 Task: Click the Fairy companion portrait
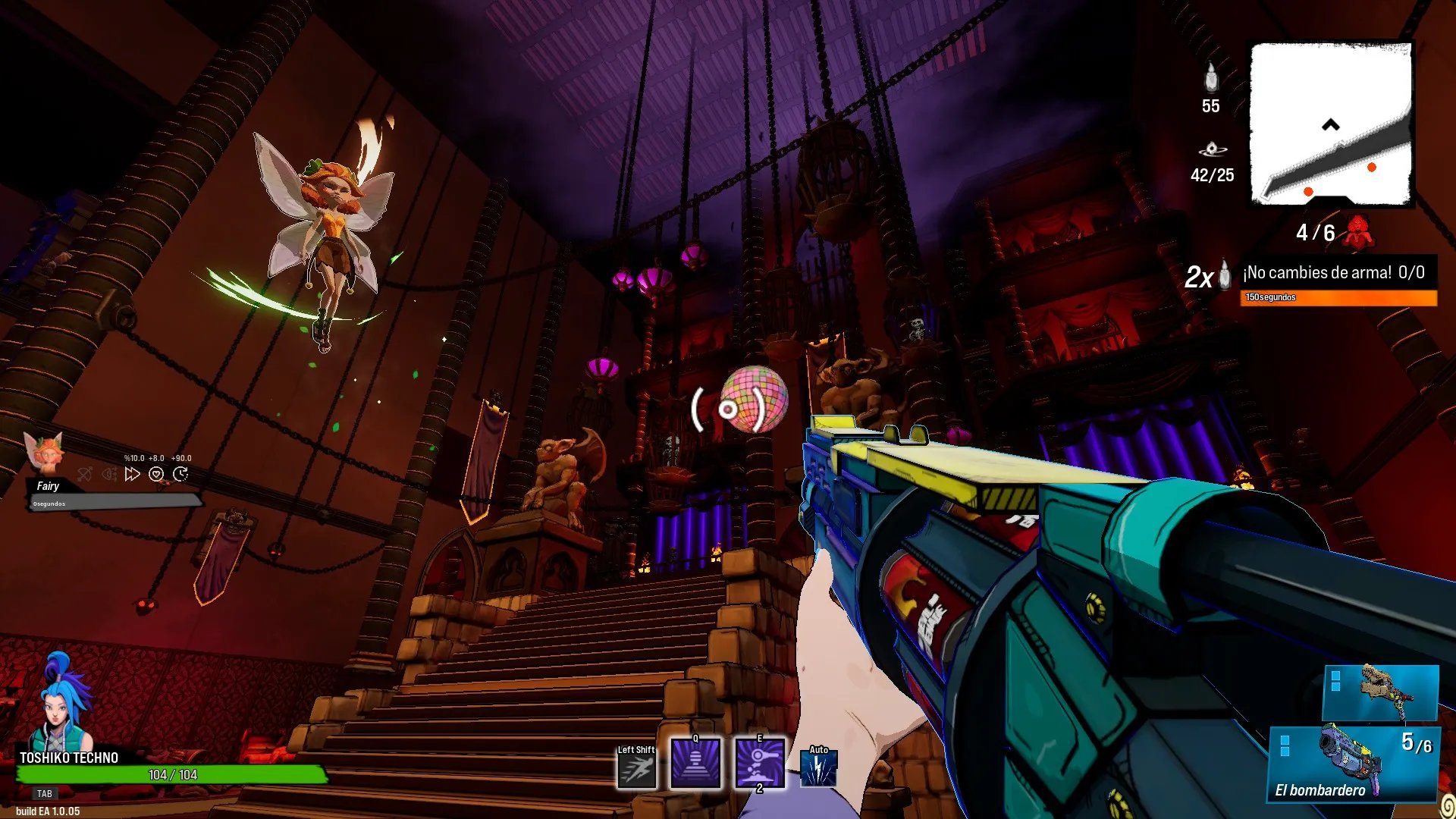(44, 453)
